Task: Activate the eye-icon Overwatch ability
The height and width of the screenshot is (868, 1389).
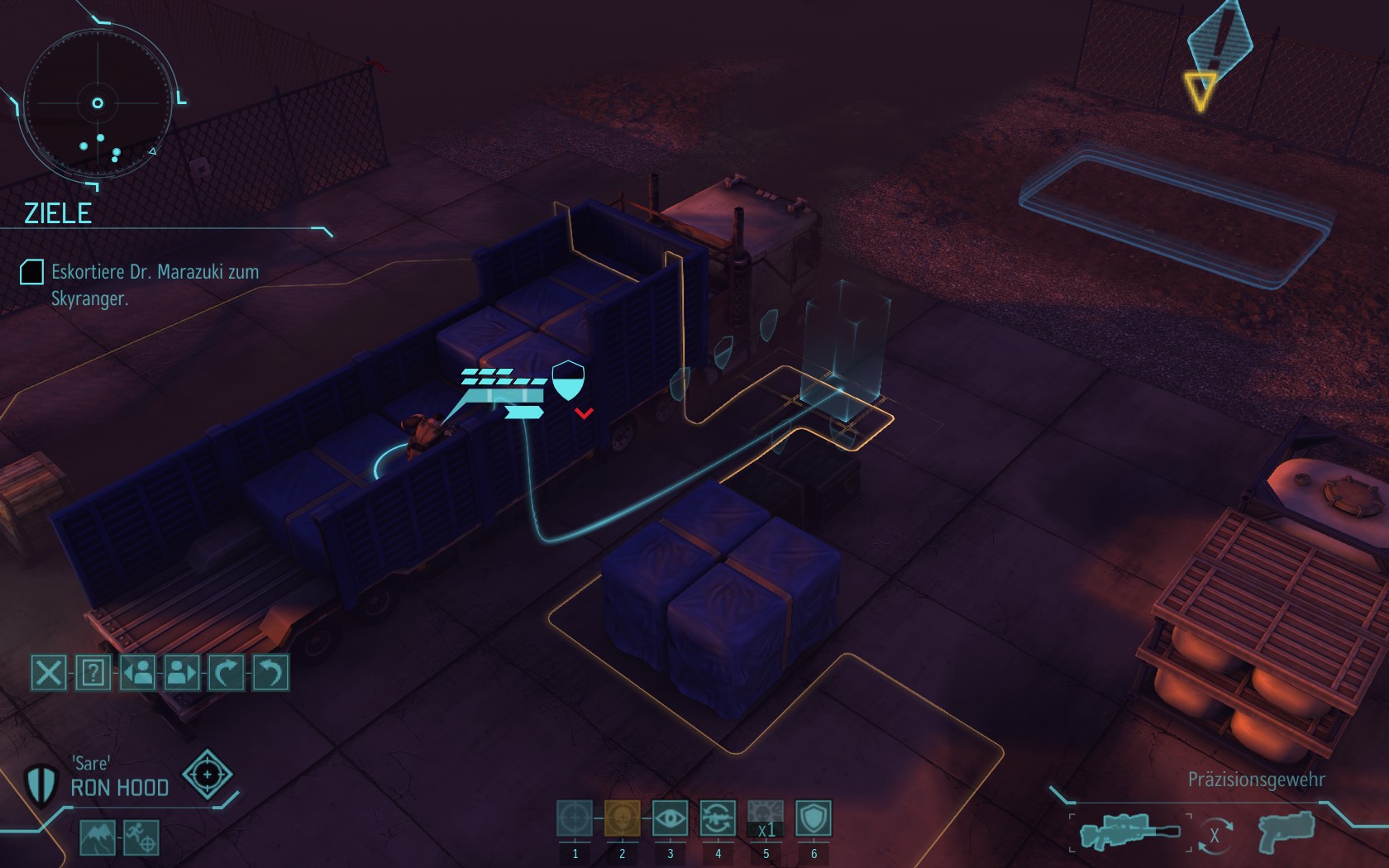Action: [671, 818]
